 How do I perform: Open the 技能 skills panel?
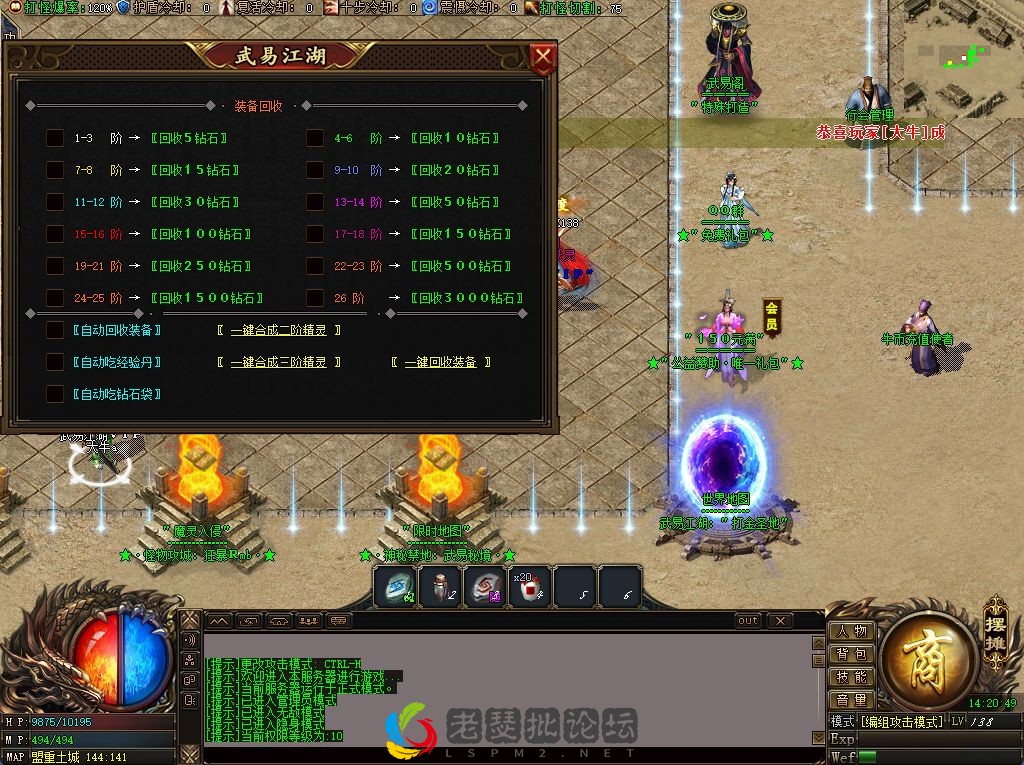[x=852, y=678]
